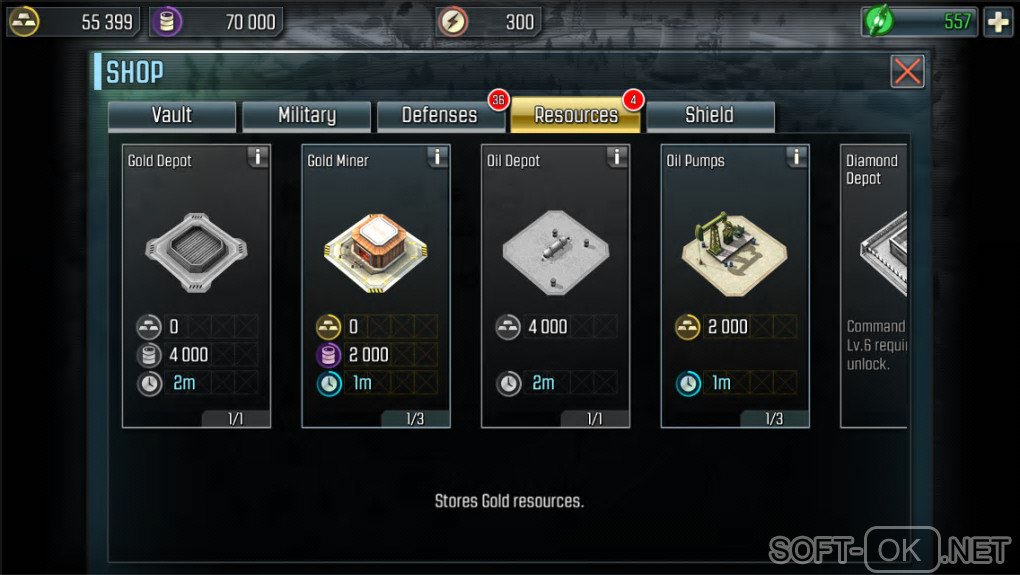The height and width of the screenshot is (575, 1020).
Task: Show info for Gold Depot
Action: click(258, 157)
